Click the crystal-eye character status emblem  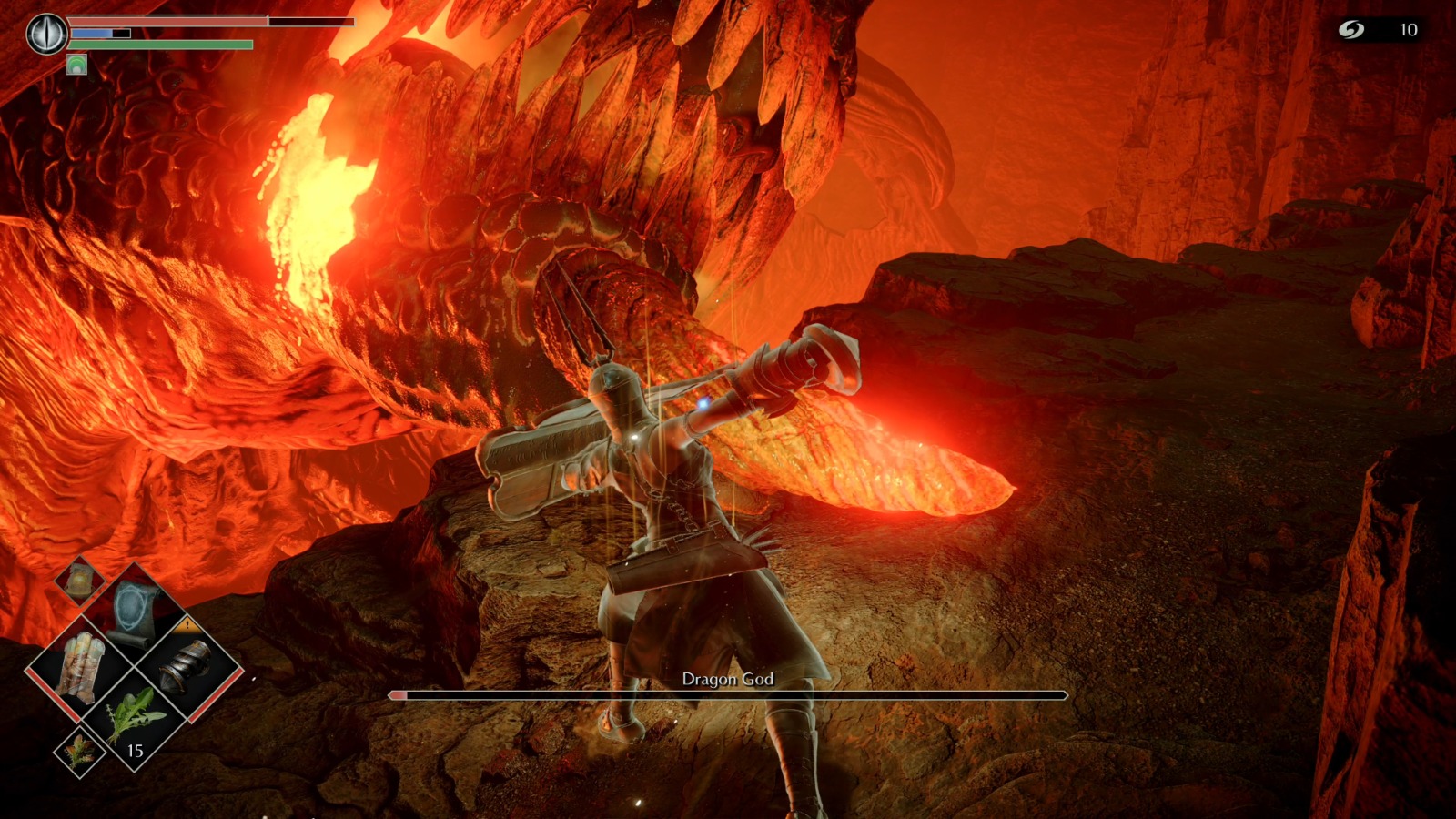pos(46,33)
